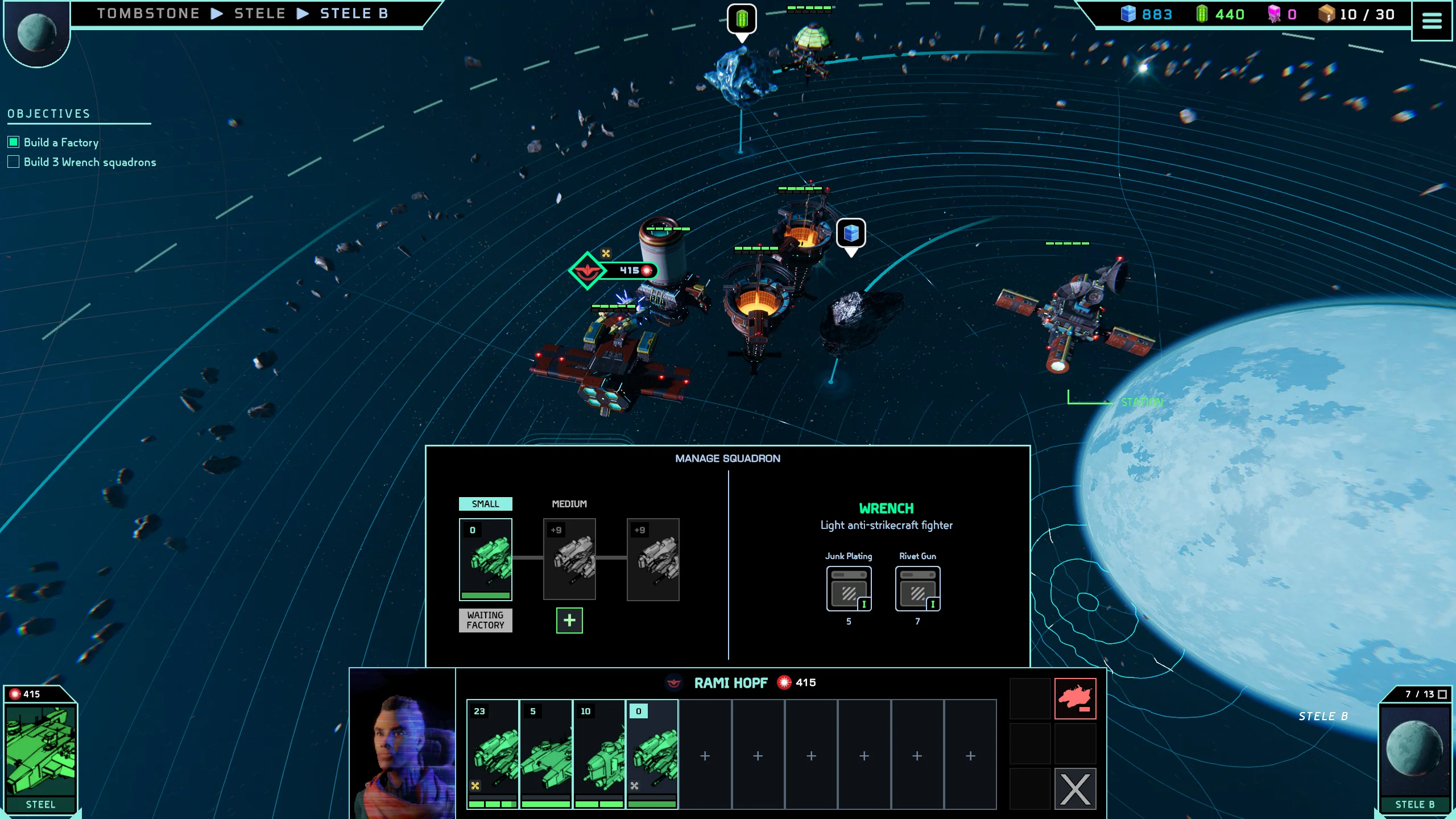Choose the Medium squadron size
The image size is (1456, 819).
[x=569, y=504]
